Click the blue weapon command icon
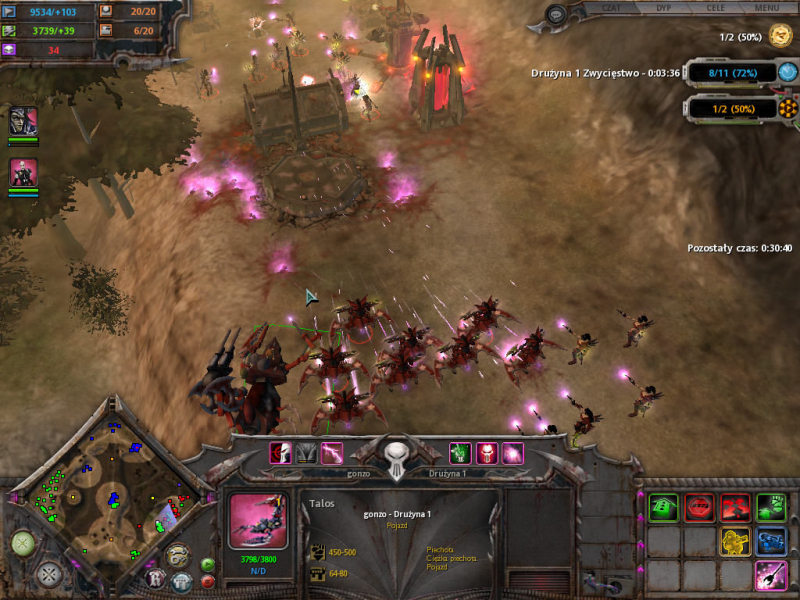 tap(770, 542)
